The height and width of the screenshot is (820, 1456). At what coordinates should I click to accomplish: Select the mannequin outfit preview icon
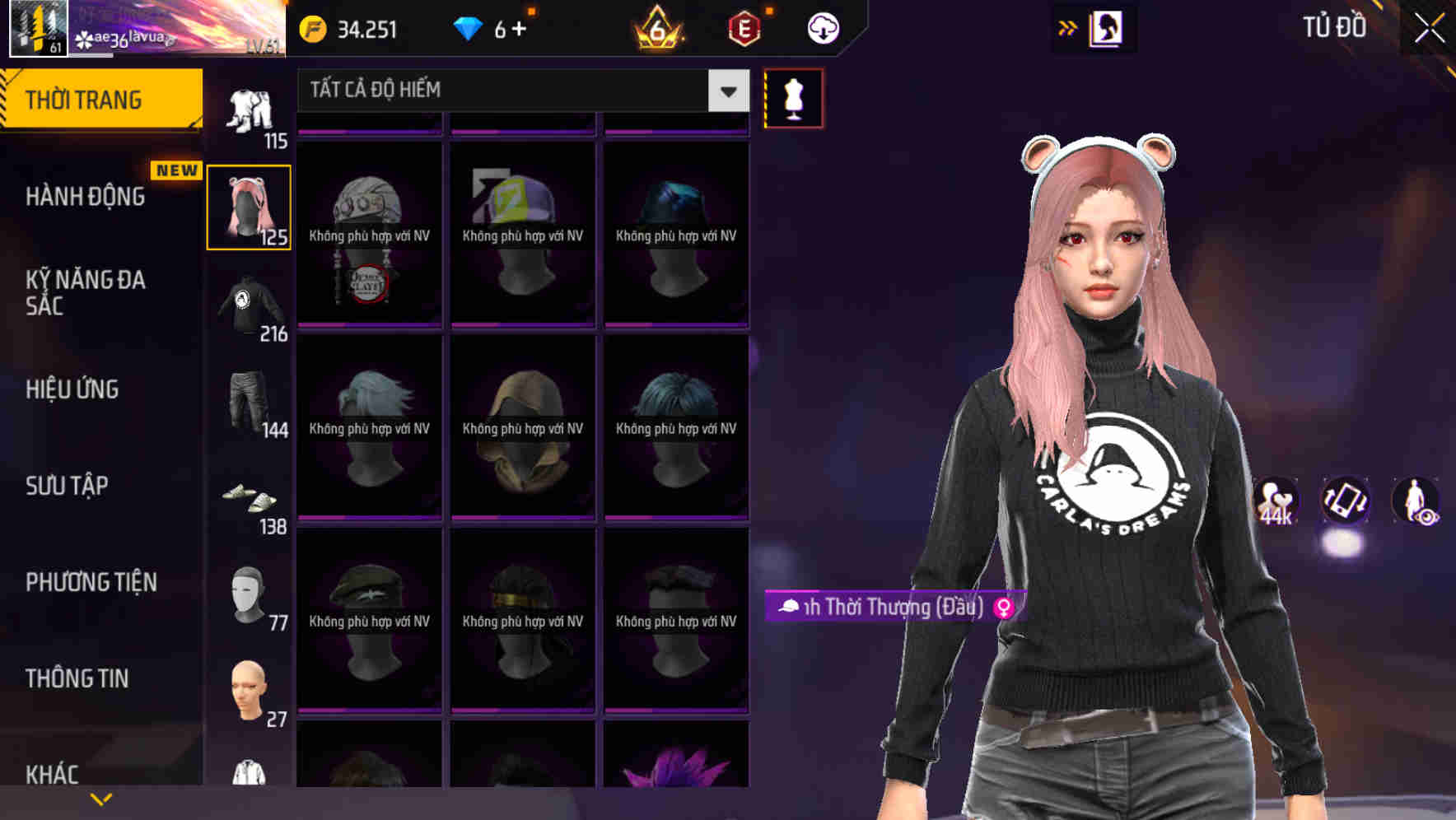793,98
